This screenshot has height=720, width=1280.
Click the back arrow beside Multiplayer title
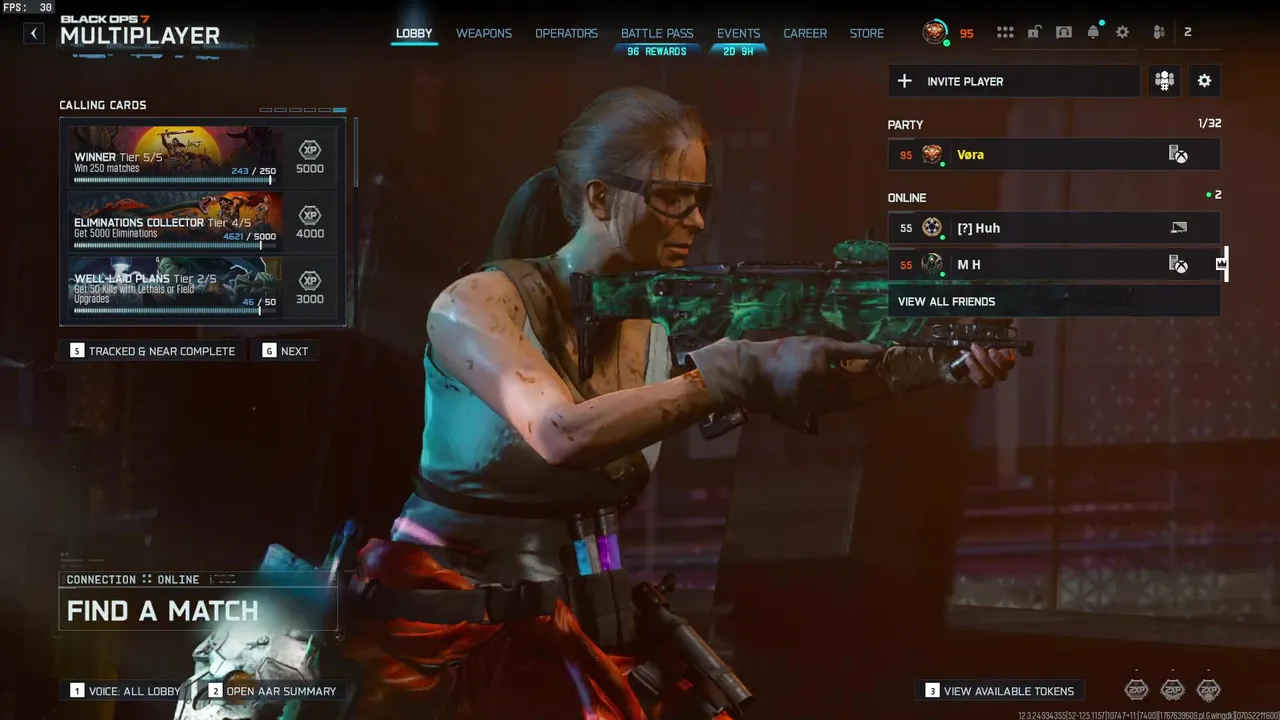tap(34, 33)
